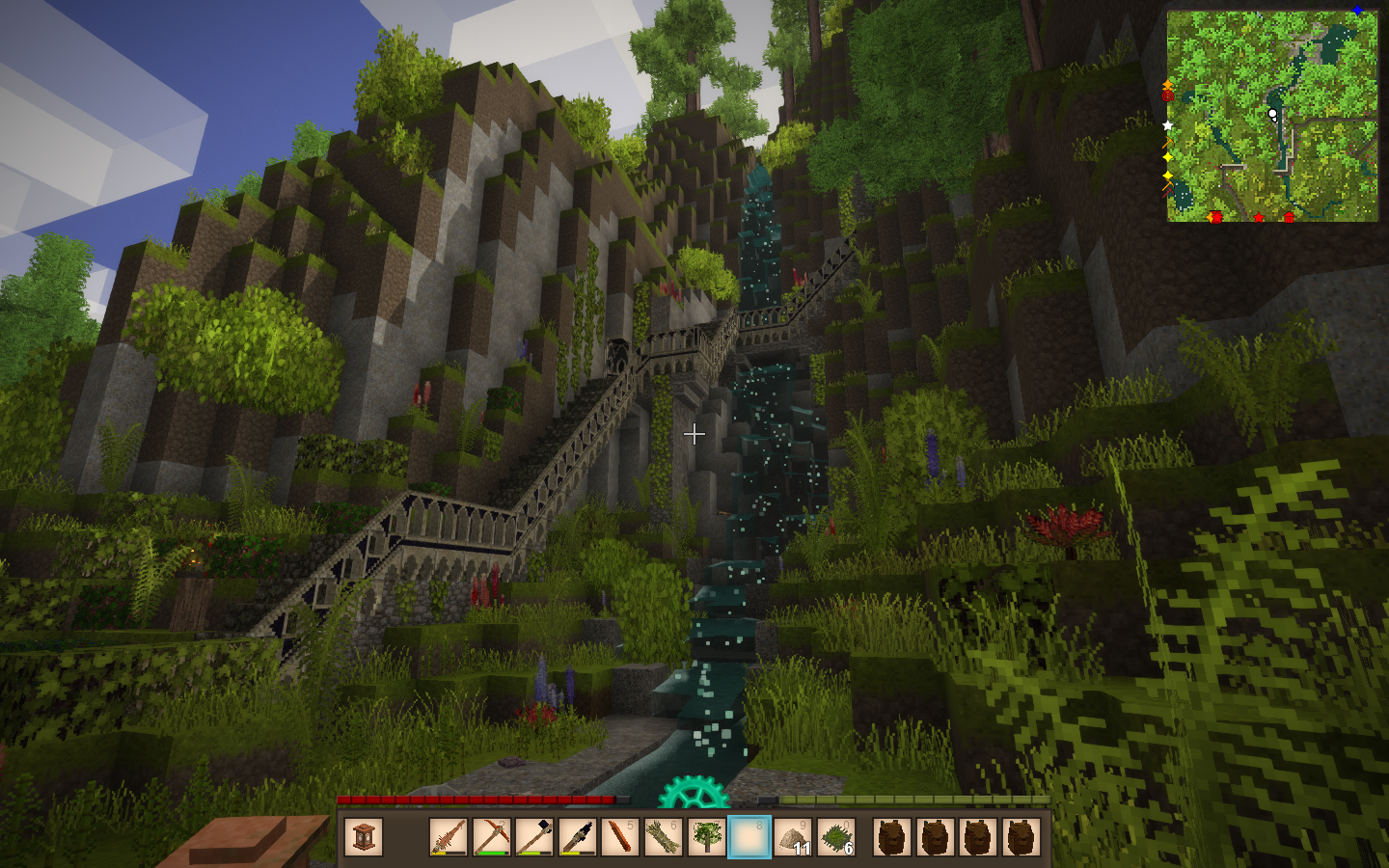The width and height of the screenshot is (1389, 868).
Task: Open the minimap in the top-right corner
Action: tap(1271, 116)
